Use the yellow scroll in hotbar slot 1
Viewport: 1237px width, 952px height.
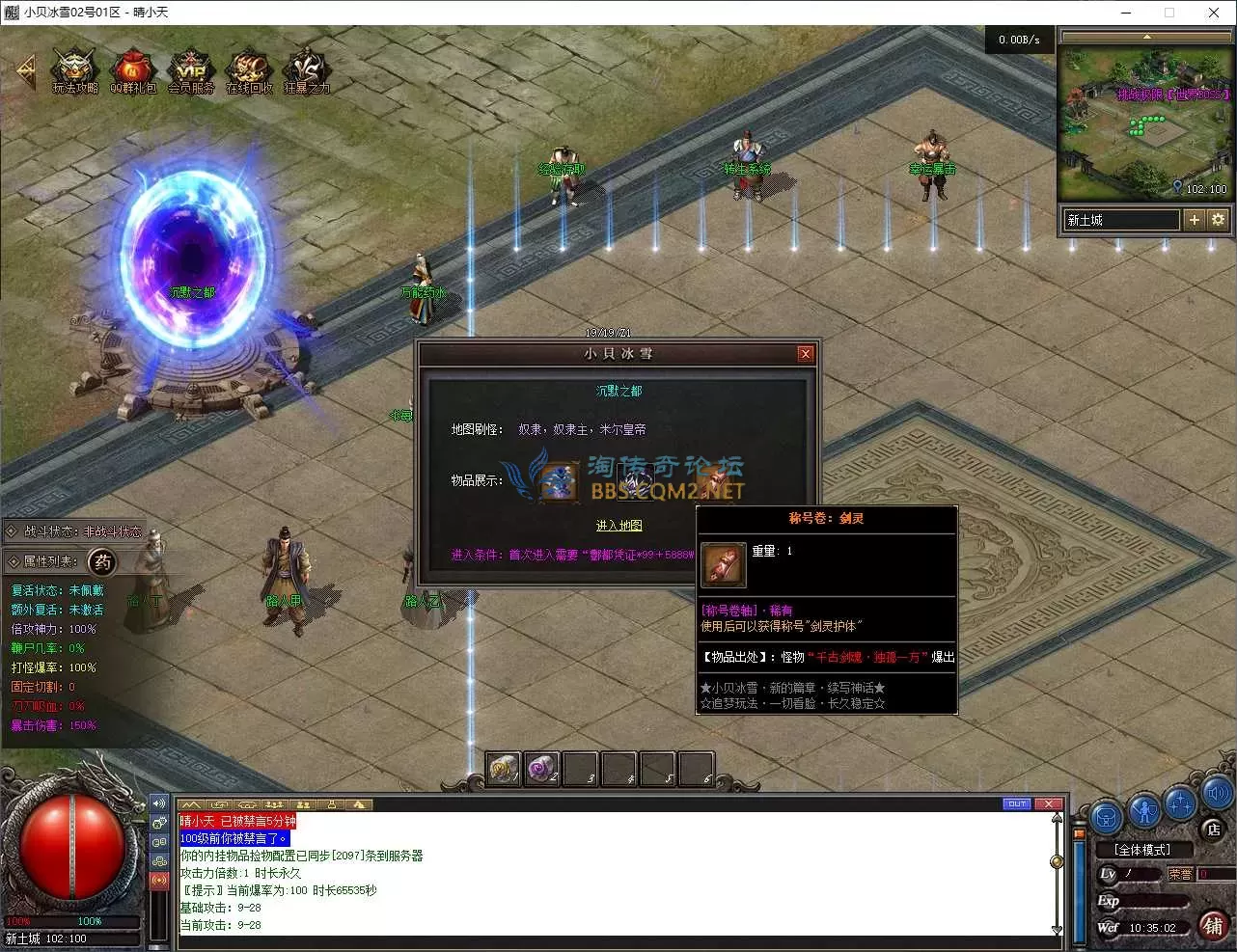pyautogui.click(x=503, y=769)
